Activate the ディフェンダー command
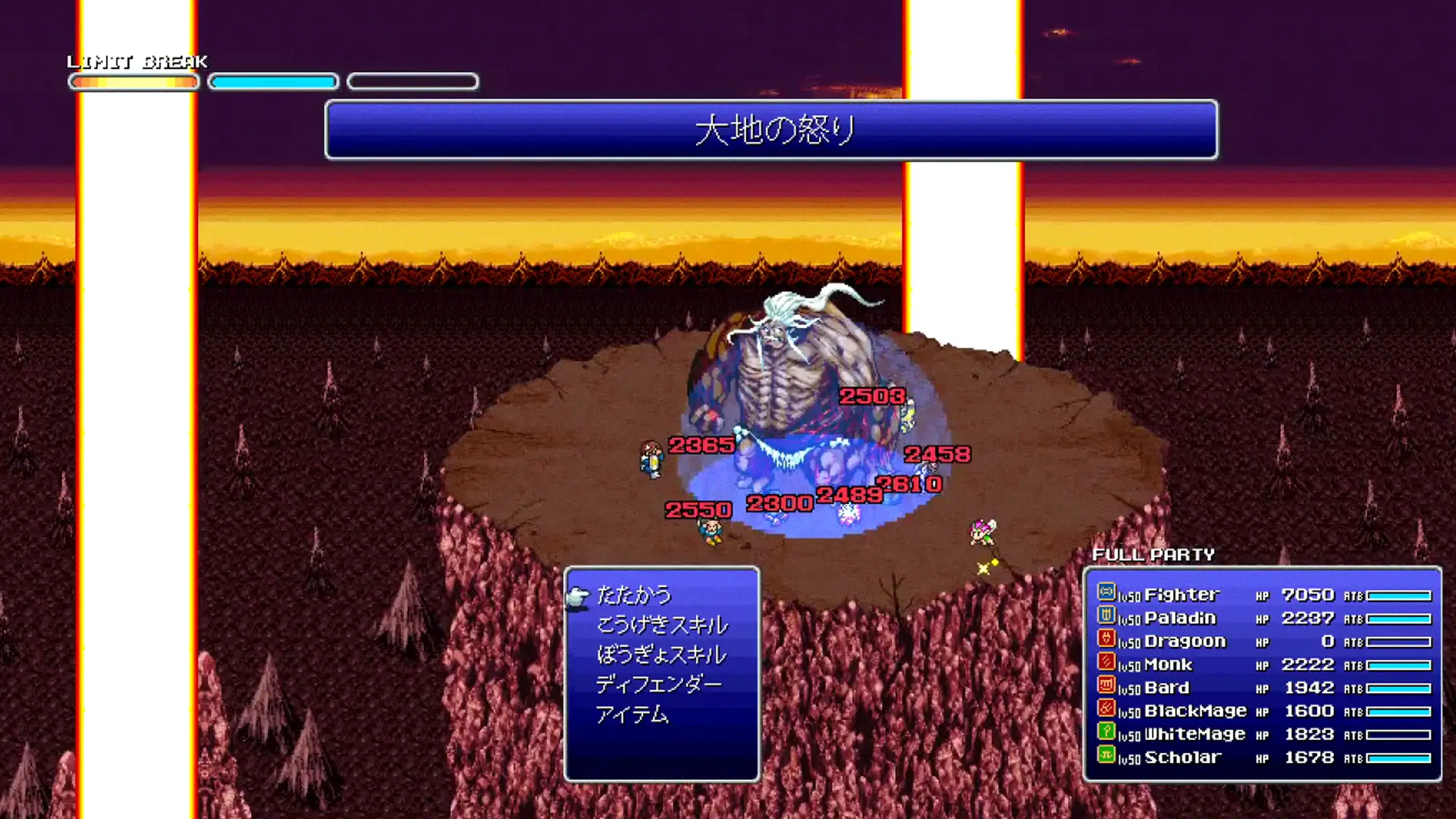Screen dimensions: 1456x819 (660, 683)
